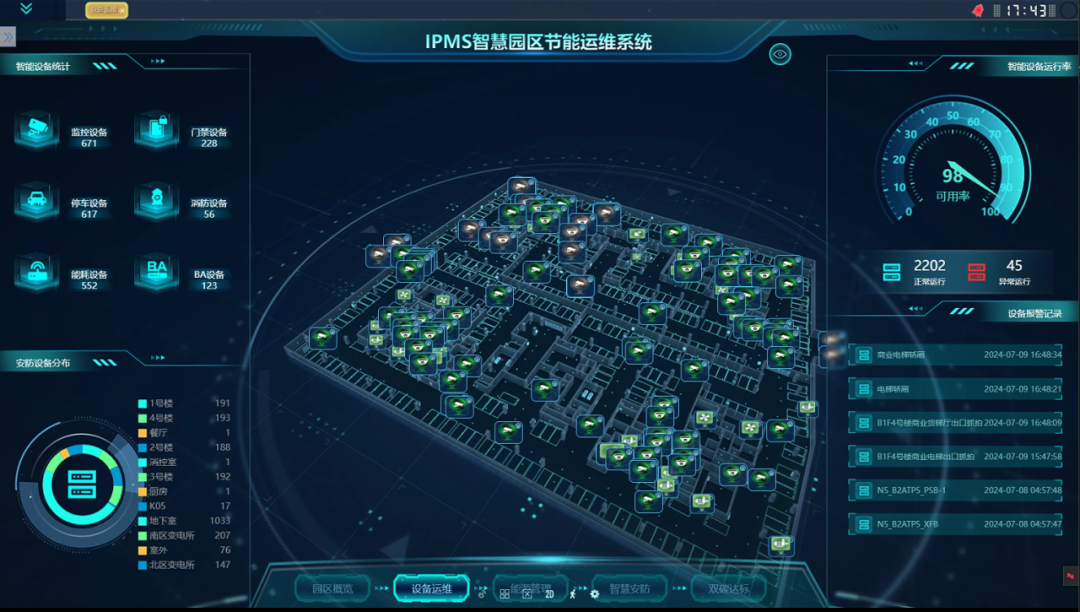Select the 监控设备 device category

(x=37, y=129)
